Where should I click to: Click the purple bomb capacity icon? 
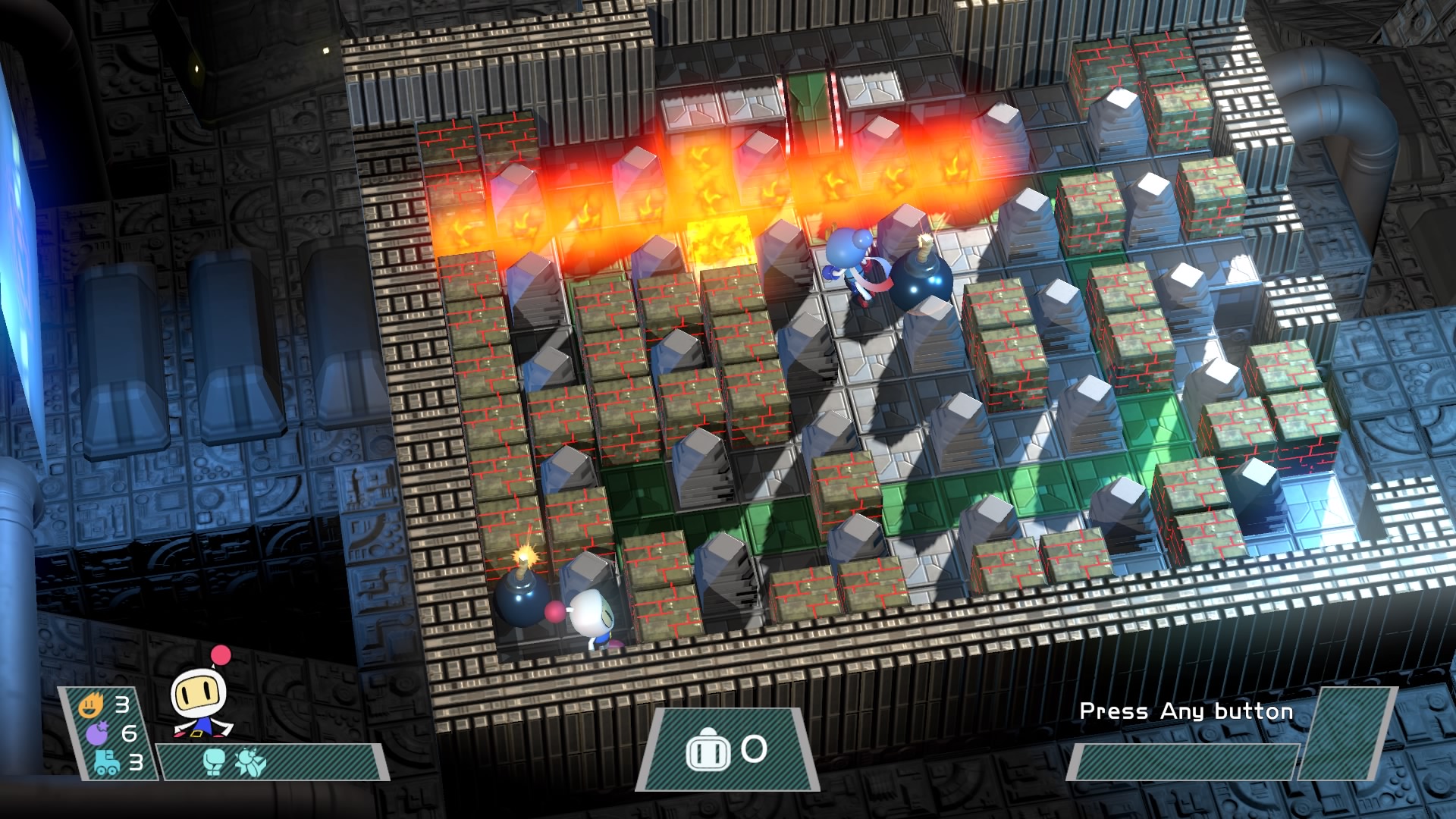pyautogui.click(x=97, y=734)
